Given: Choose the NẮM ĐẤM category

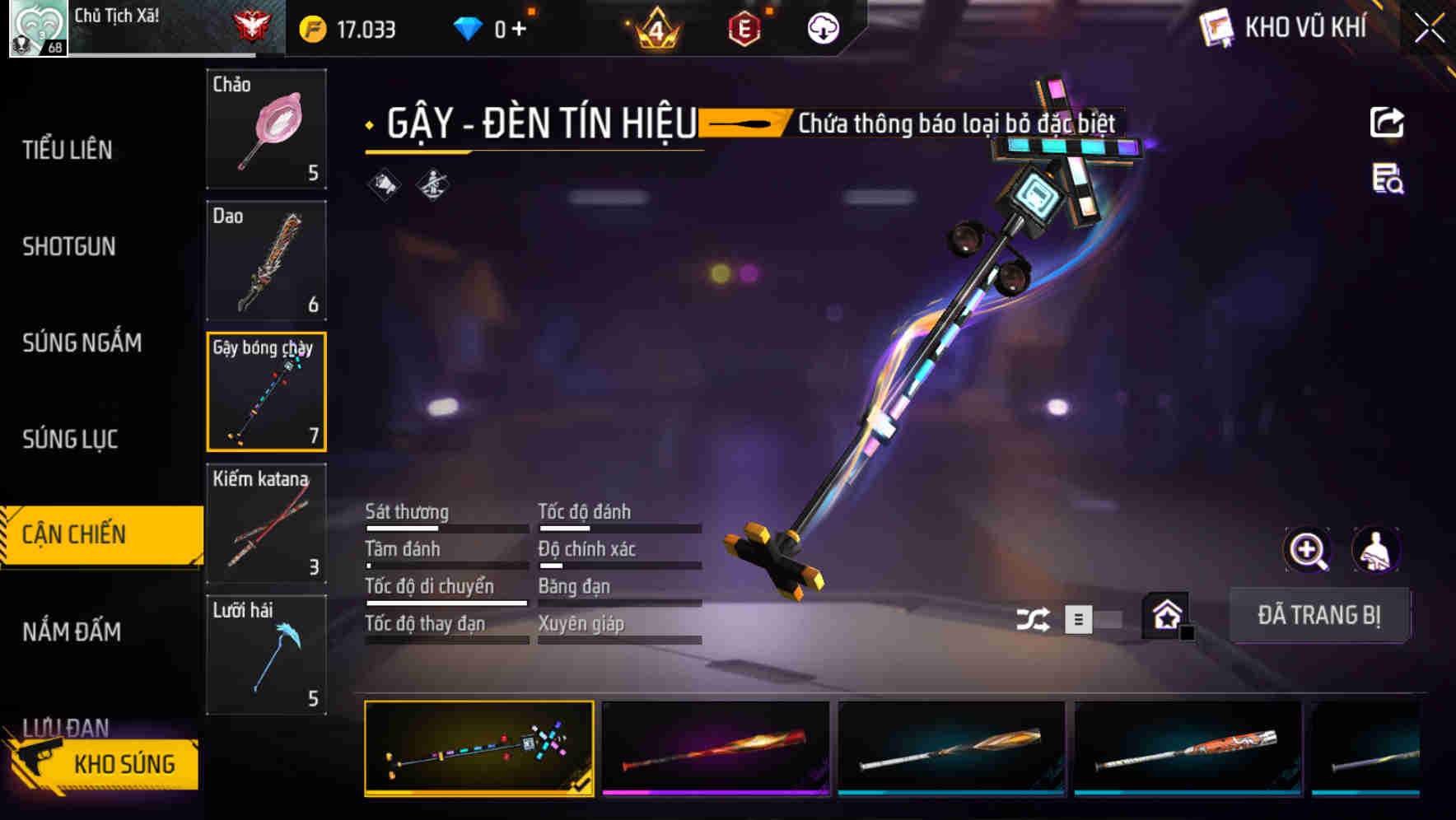Looking at the screenshot, I should [72, 631].
